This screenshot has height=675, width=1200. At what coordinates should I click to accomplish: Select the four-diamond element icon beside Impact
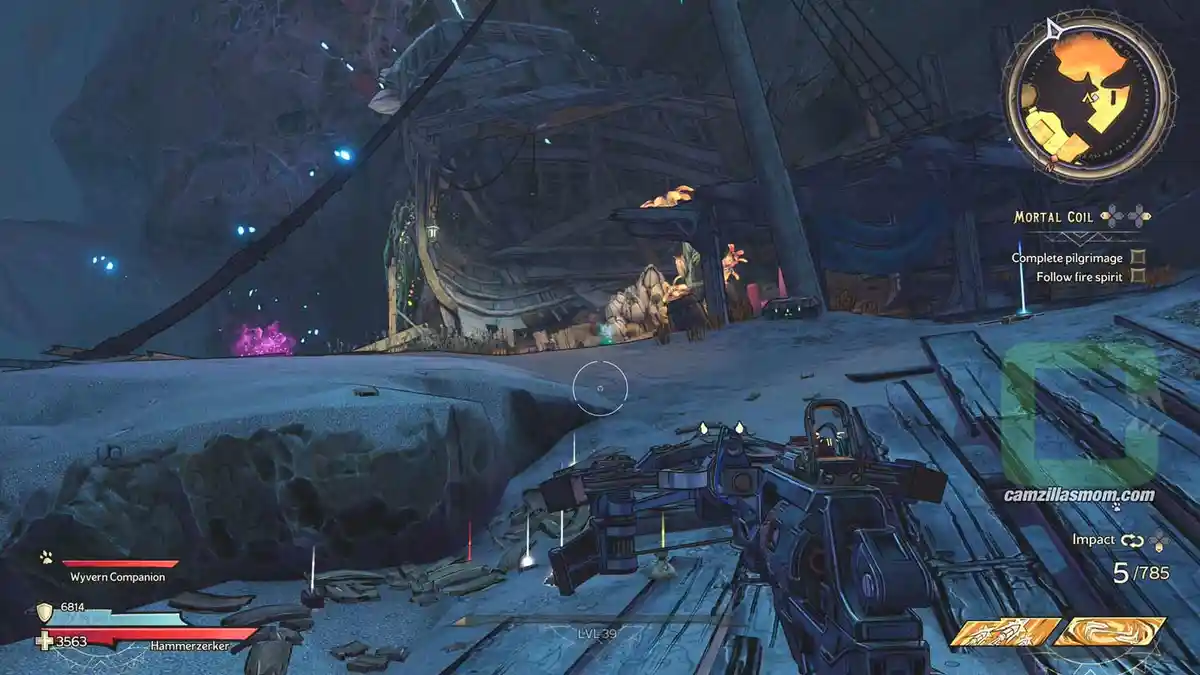tap(1158, 540)
